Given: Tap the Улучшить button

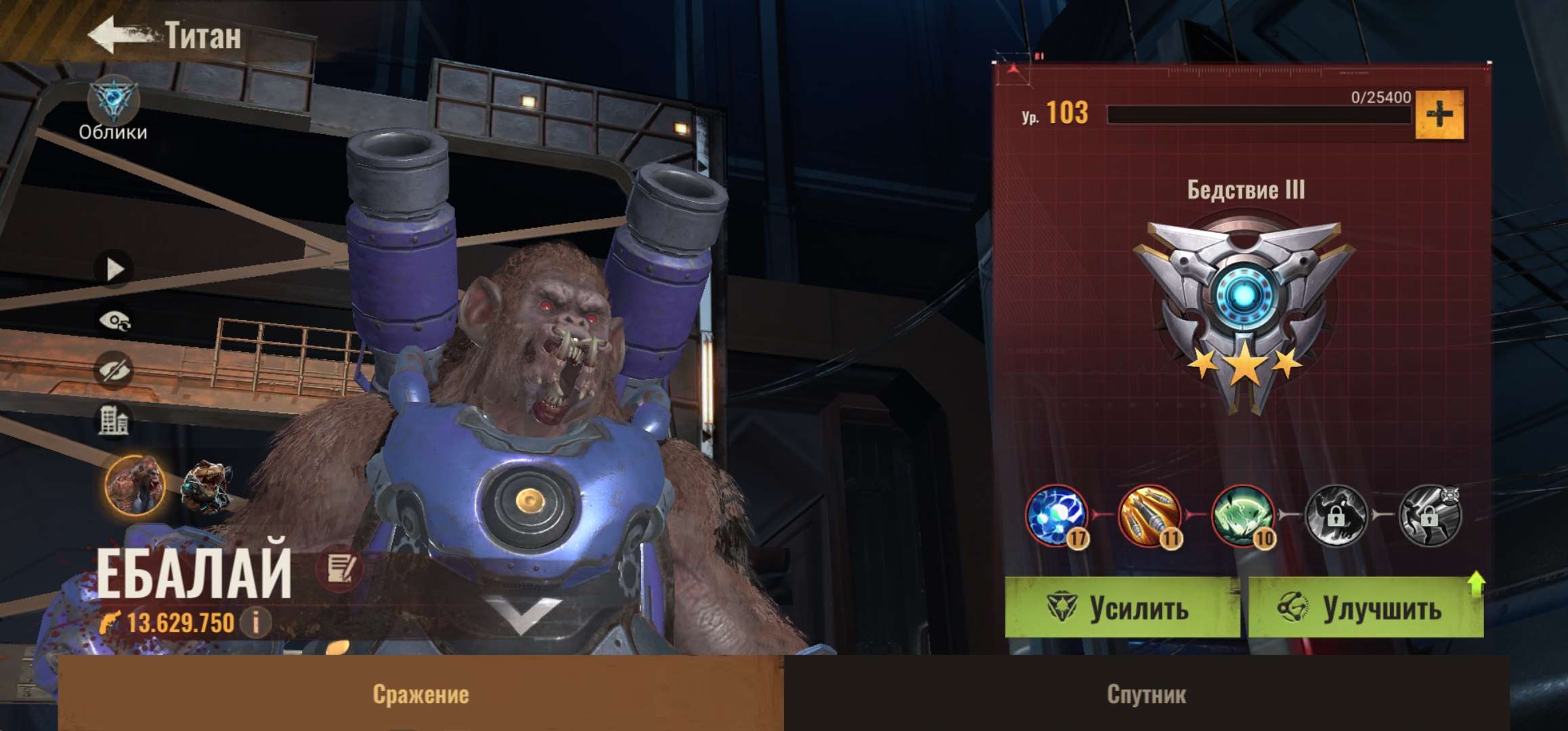Looking at the screenshot, I should point(1366,608).
